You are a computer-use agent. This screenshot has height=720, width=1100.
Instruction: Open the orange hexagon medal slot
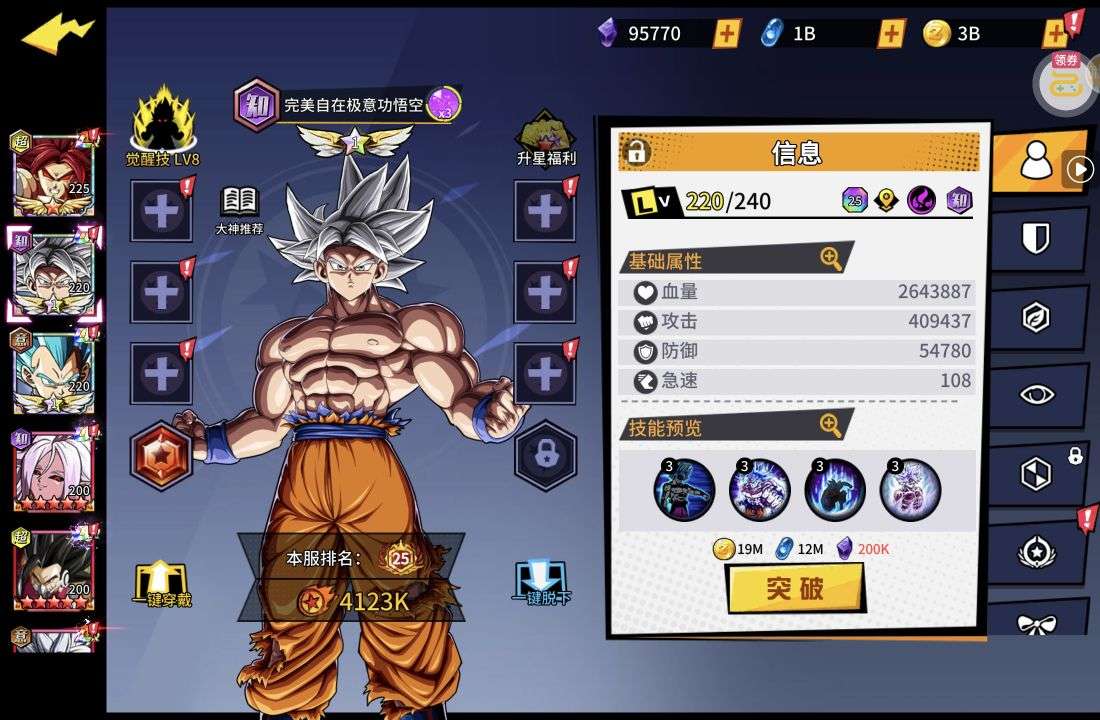161,456
